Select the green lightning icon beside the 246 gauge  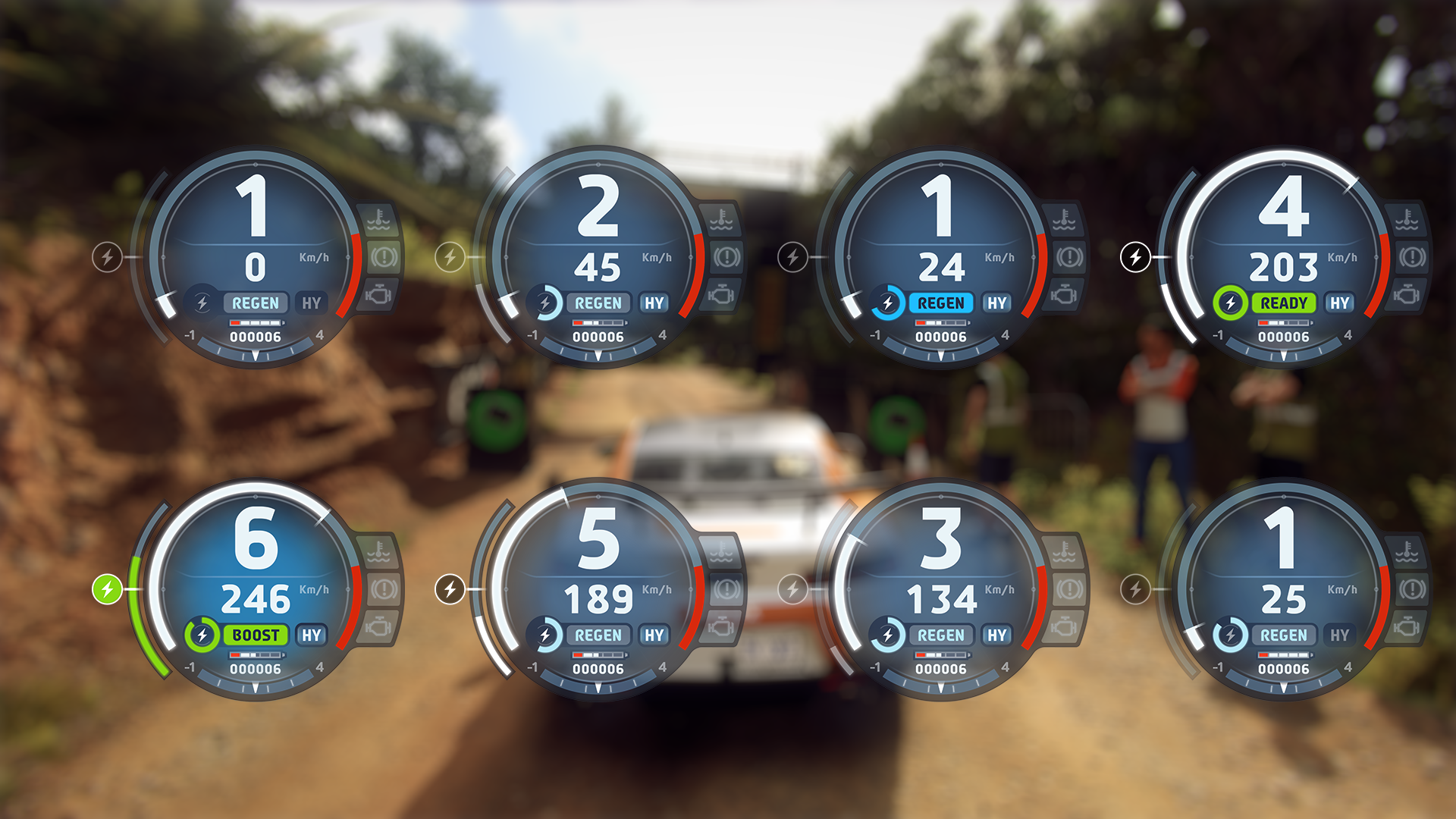point(107,589)
